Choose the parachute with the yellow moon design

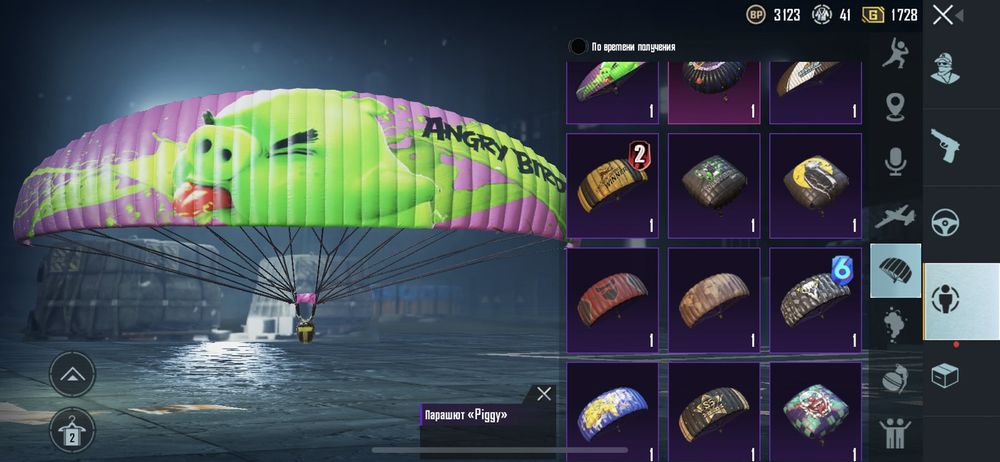click(815, 186)
